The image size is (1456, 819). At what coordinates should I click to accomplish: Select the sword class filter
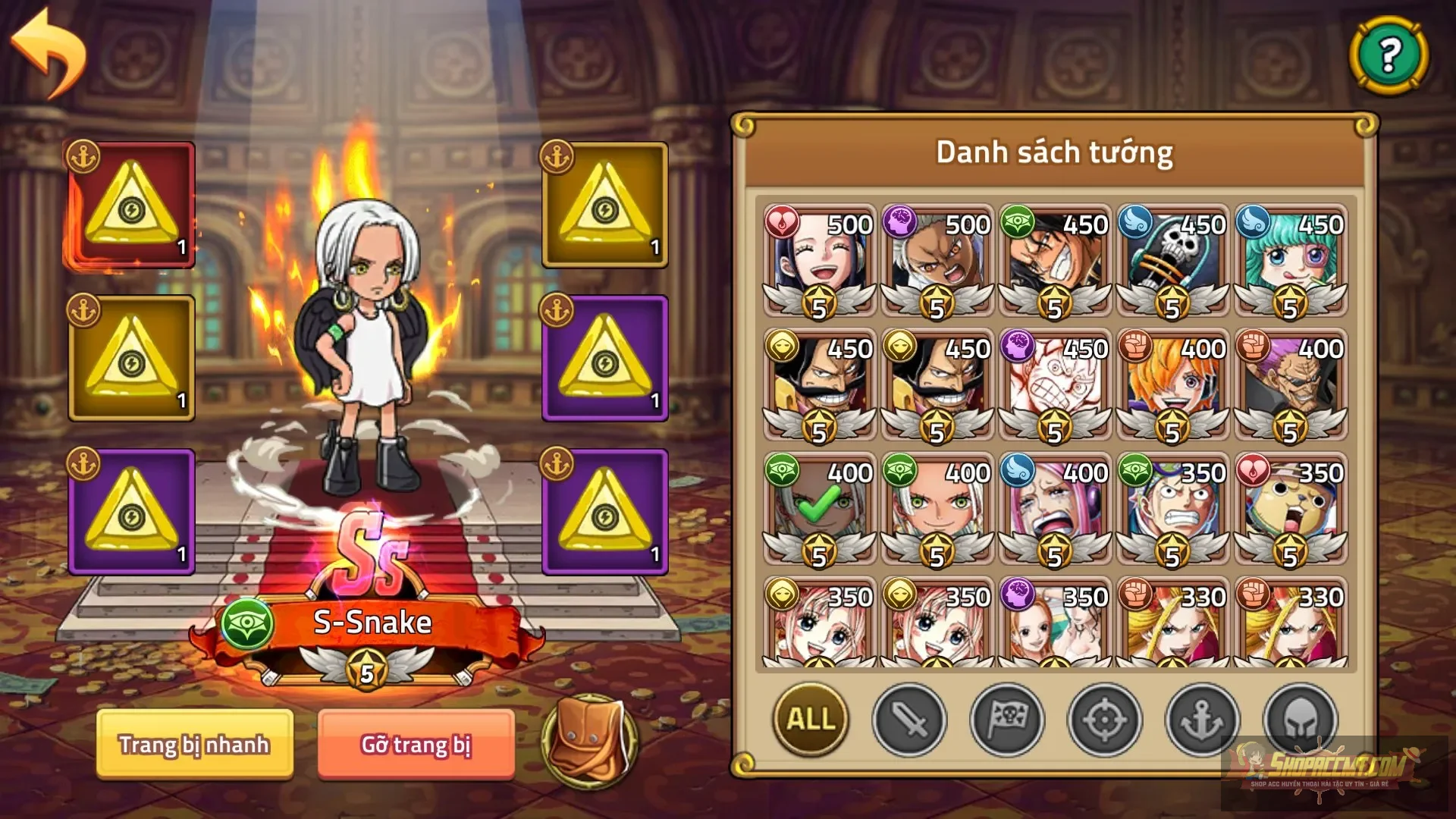(x=908, y=721)
